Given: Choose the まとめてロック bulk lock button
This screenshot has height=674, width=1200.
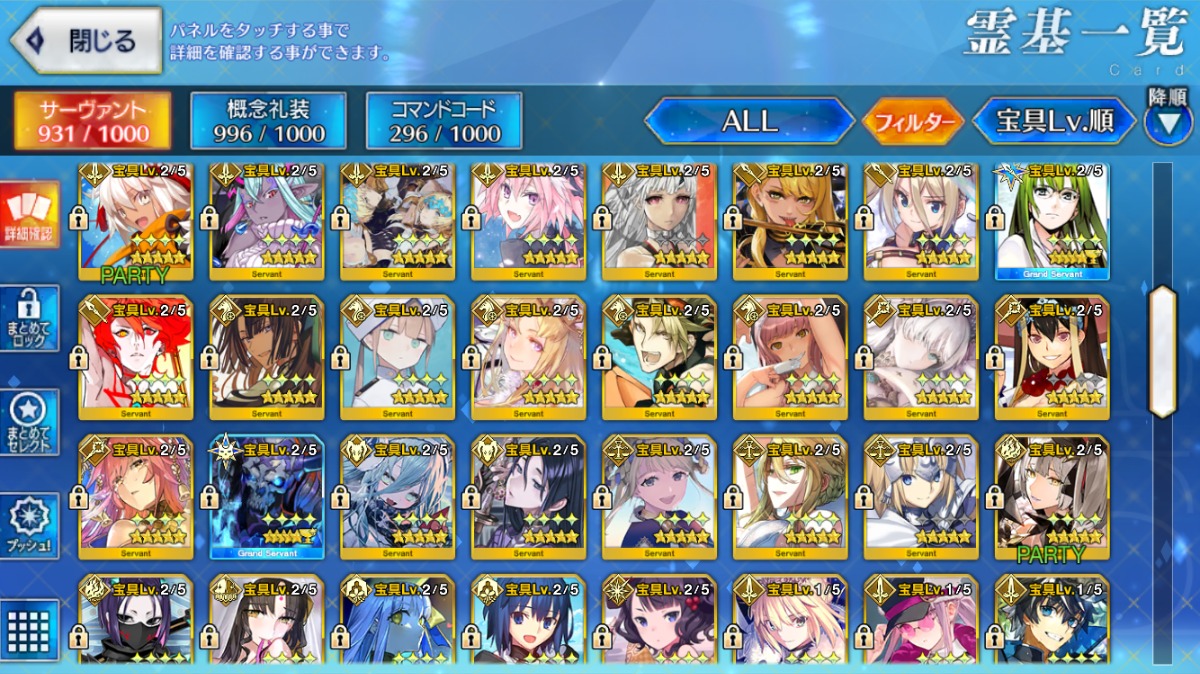Looking at the screenshot, I should coord(29,318).
